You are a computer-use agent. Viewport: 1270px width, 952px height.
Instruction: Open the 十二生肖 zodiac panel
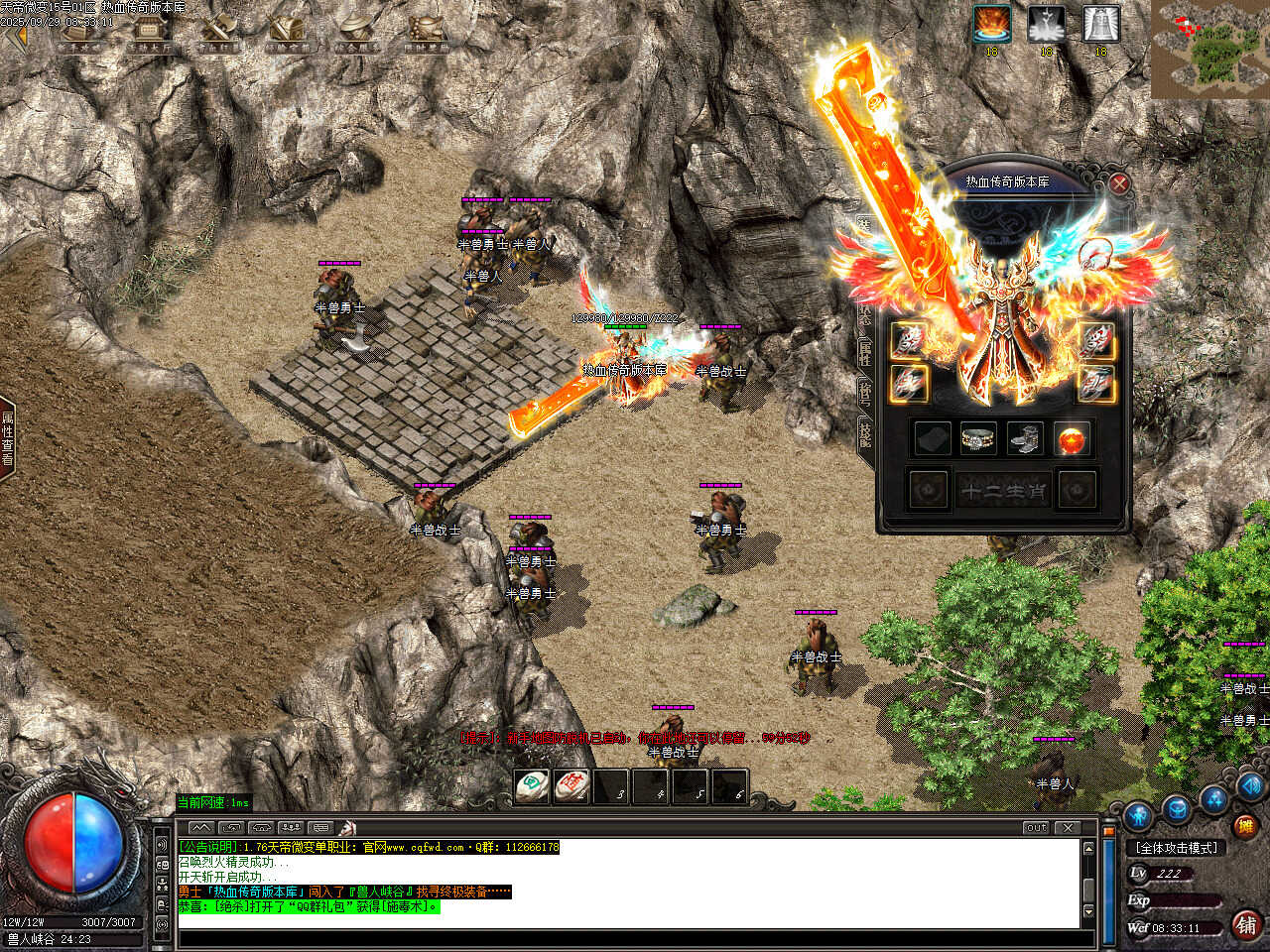pyautogui.click(x=1002, y=491)
